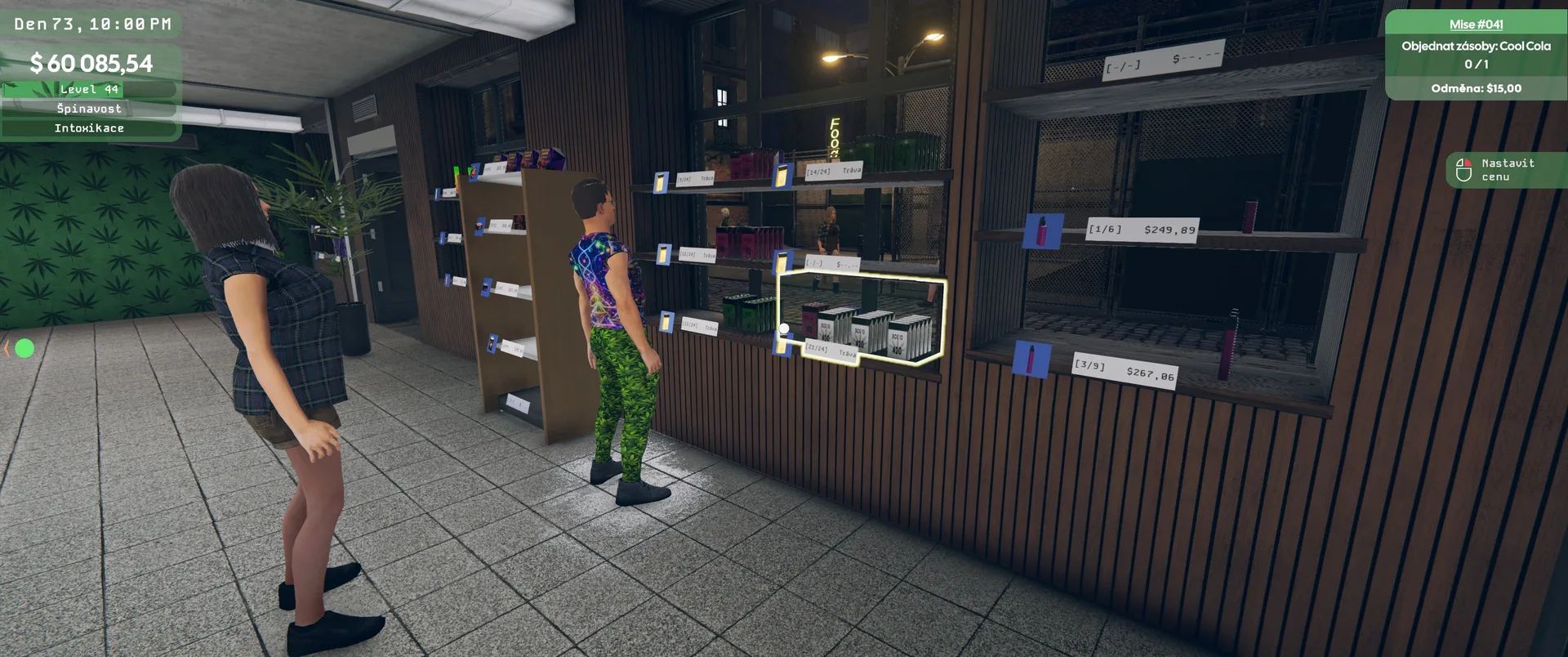This screenshot has width=1568, height=657.
Task: Open the Mise #041 mission tracker
Action: click(x=1476, y=25)
